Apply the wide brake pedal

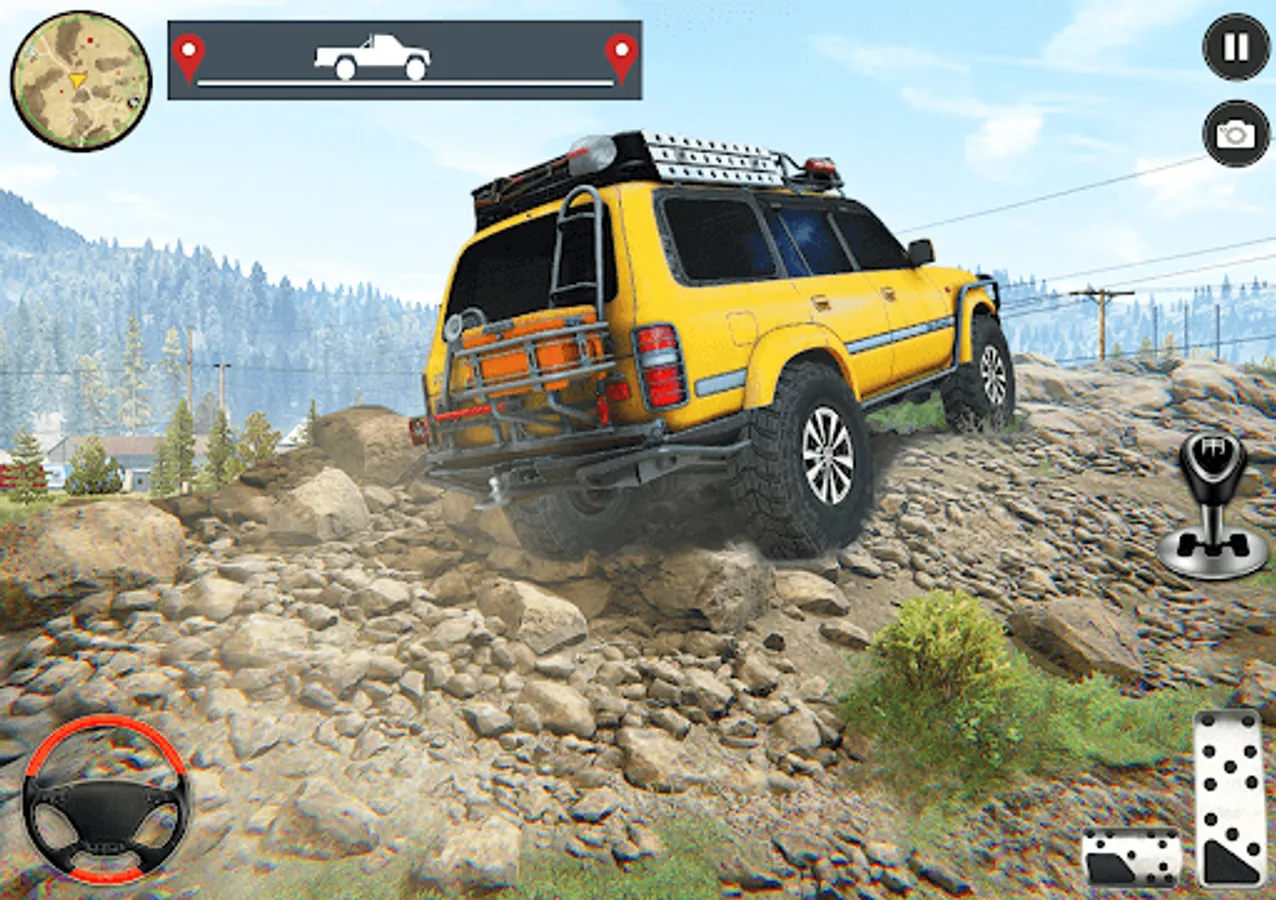click(1131, 858)
